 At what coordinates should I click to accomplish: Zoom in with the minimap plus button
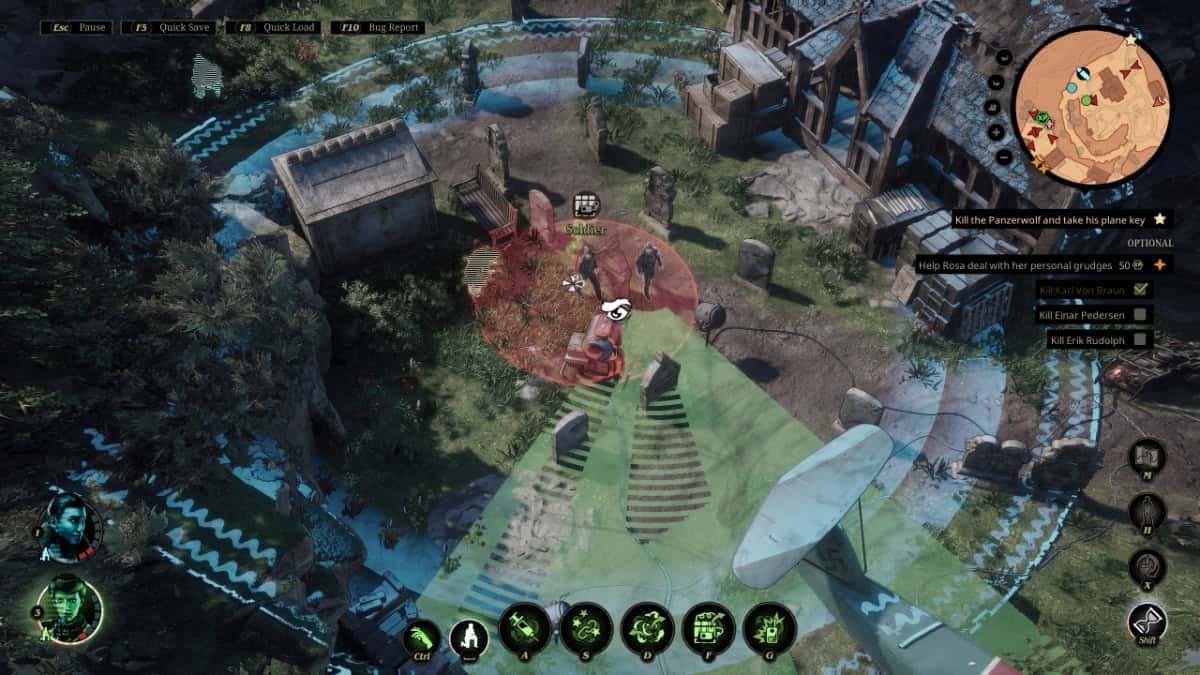coord(998,132)
